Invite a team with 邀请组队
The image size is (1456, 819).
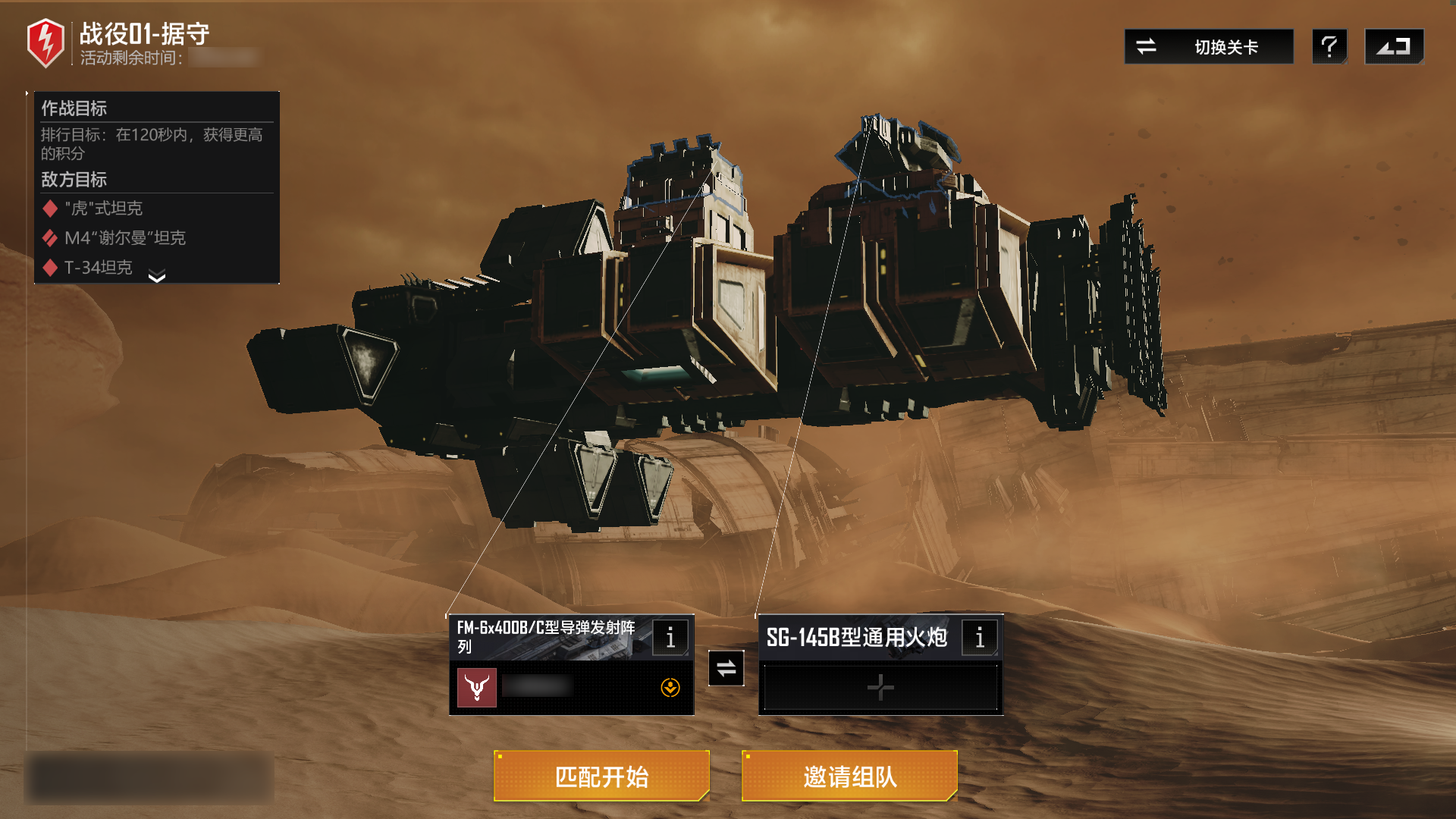(849, 776)
